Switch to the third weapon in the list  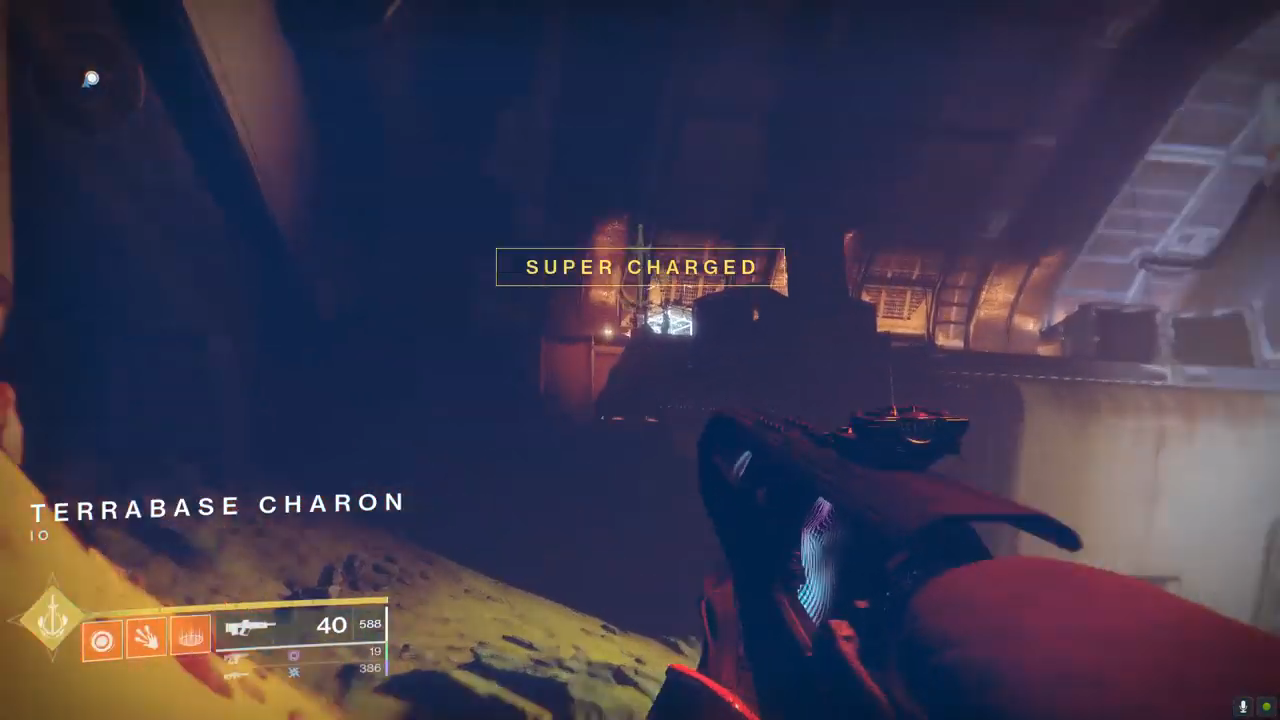point(236,674)
